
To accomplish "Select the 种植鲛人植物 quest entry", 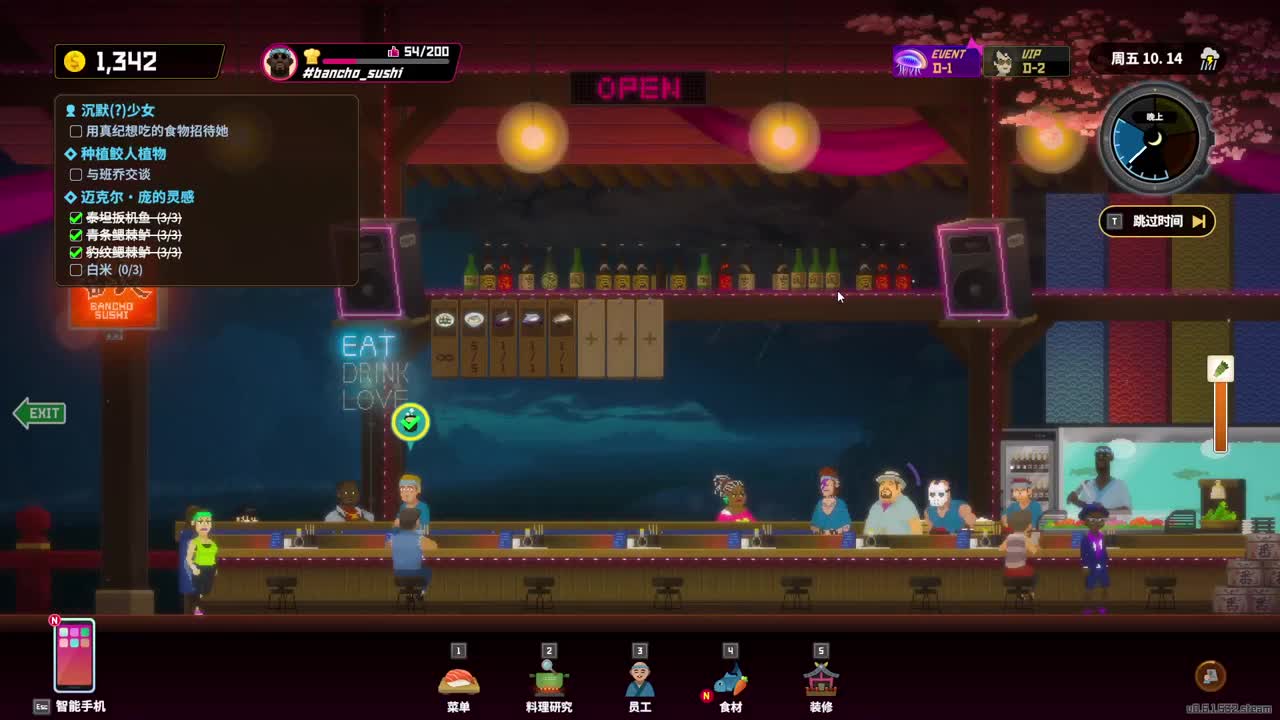I will click(122, 154).
